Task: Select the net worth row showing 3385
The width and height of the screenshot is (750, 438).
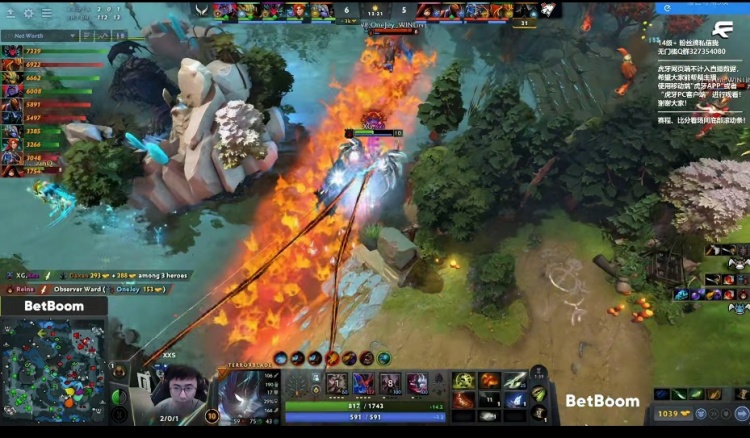Action: point(40,130)
